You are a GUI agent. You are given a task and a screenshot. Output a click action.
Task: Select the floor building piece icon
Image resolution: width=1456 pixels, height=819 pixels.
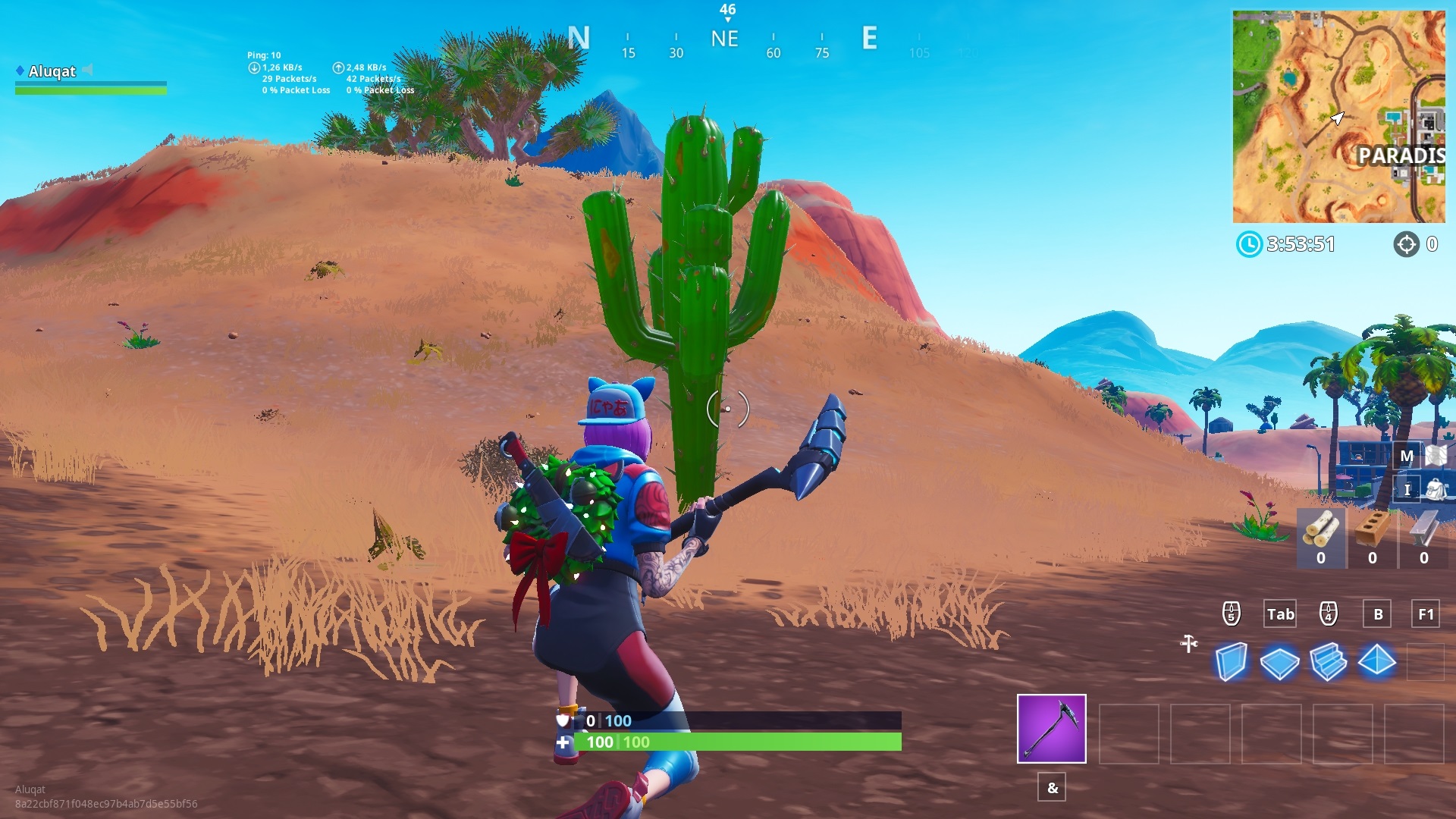(1282, 661)
